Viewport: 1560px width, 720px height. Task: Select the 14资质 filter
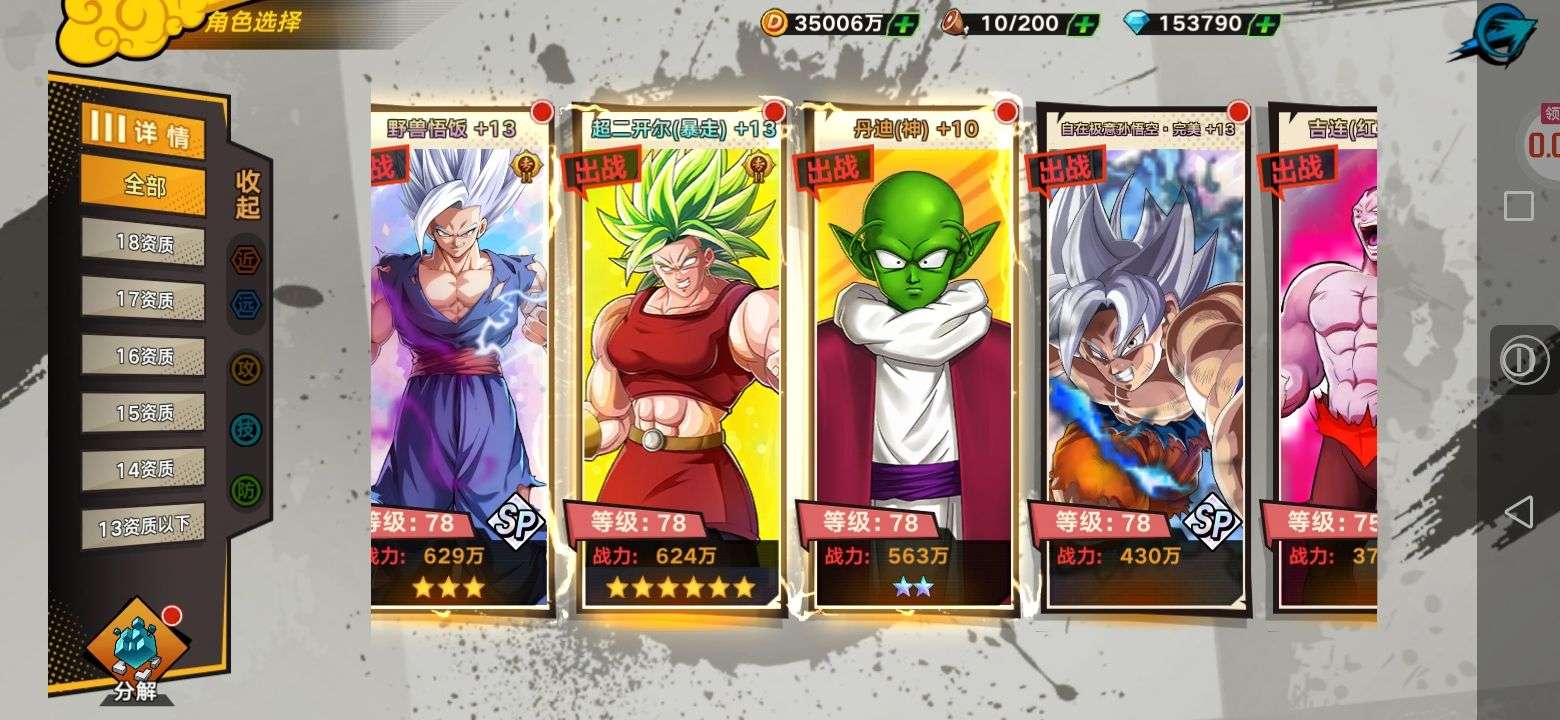(x=143, y=468)
